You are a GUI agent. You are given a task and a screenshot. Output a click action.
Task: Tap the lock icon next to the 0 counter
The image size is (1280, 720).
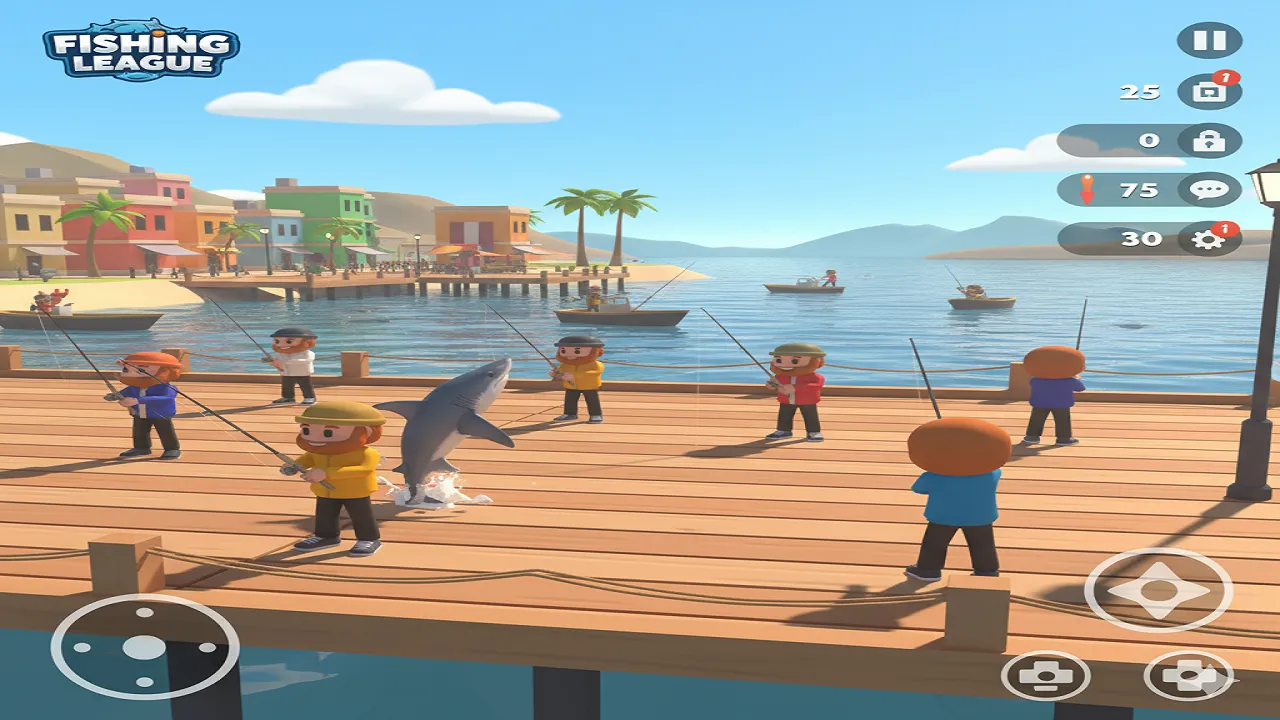(1210, 140)
